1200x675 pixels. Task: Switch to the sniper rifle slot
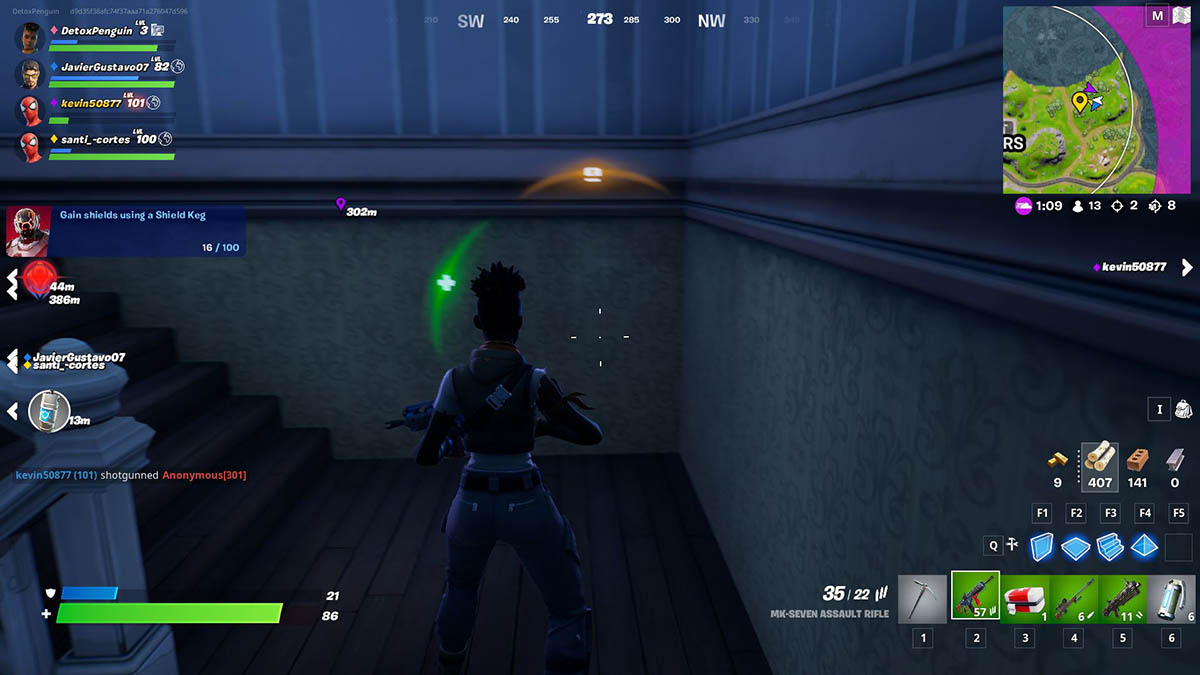click(x=1073, y=598)
